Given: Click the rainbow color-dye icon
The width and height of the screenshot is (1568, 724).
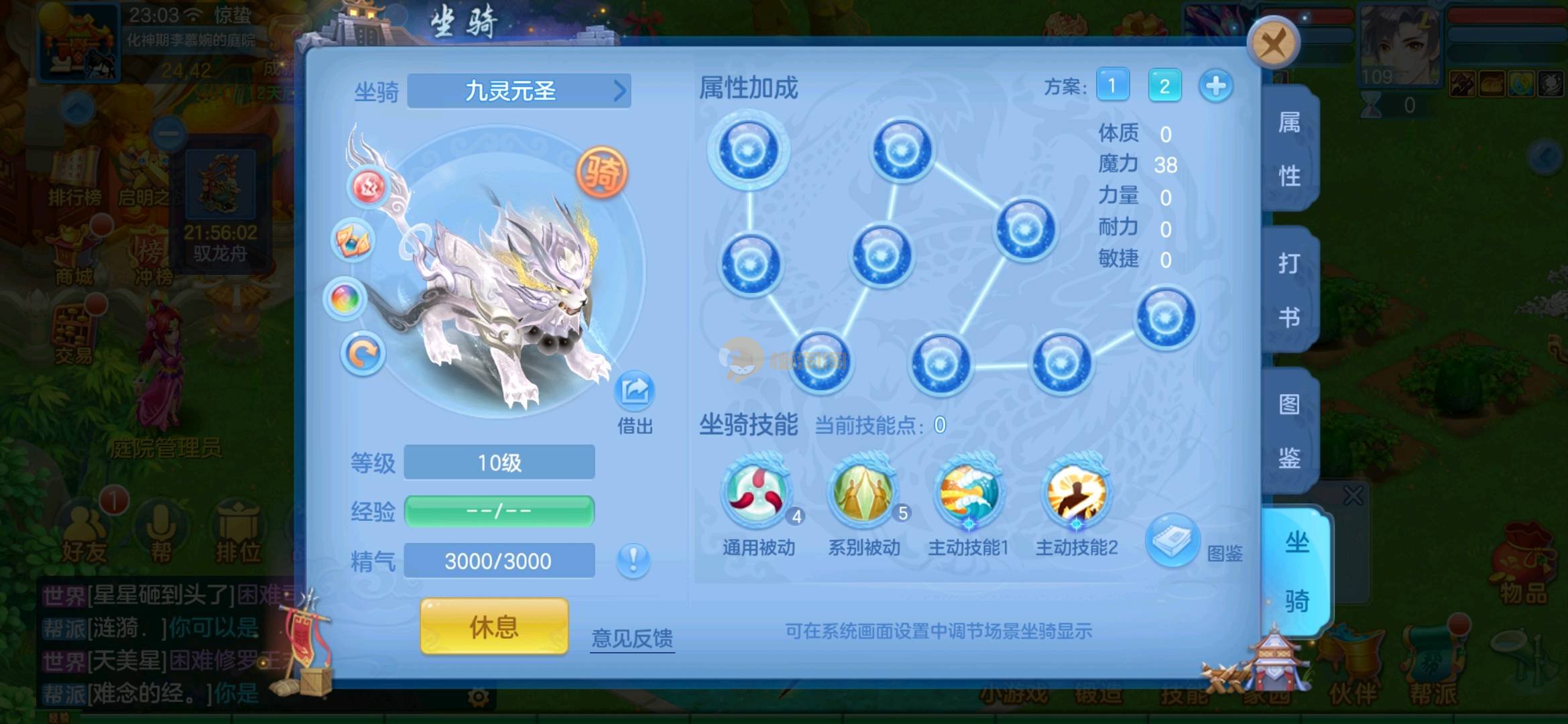Looking at the screenshot, I should point(345,298).
